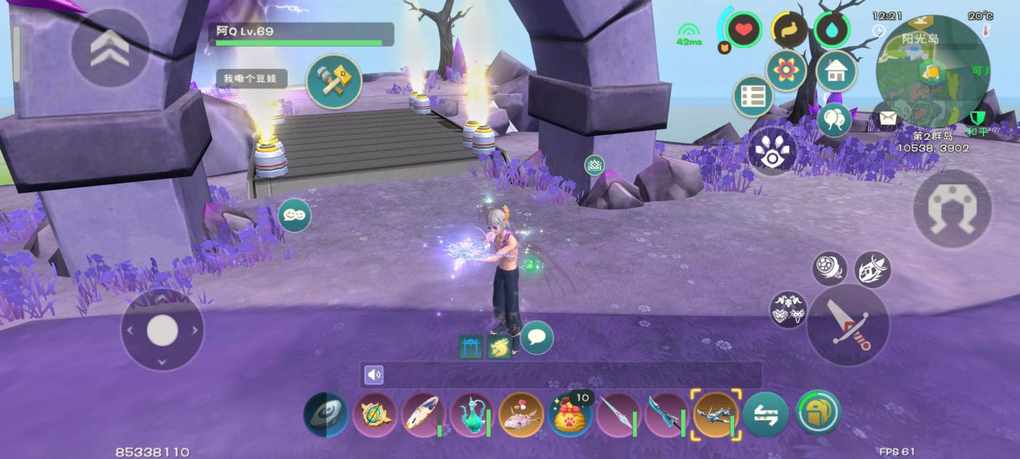
Task: Activate the horseshoe mount button
Action: pos(952,208)
